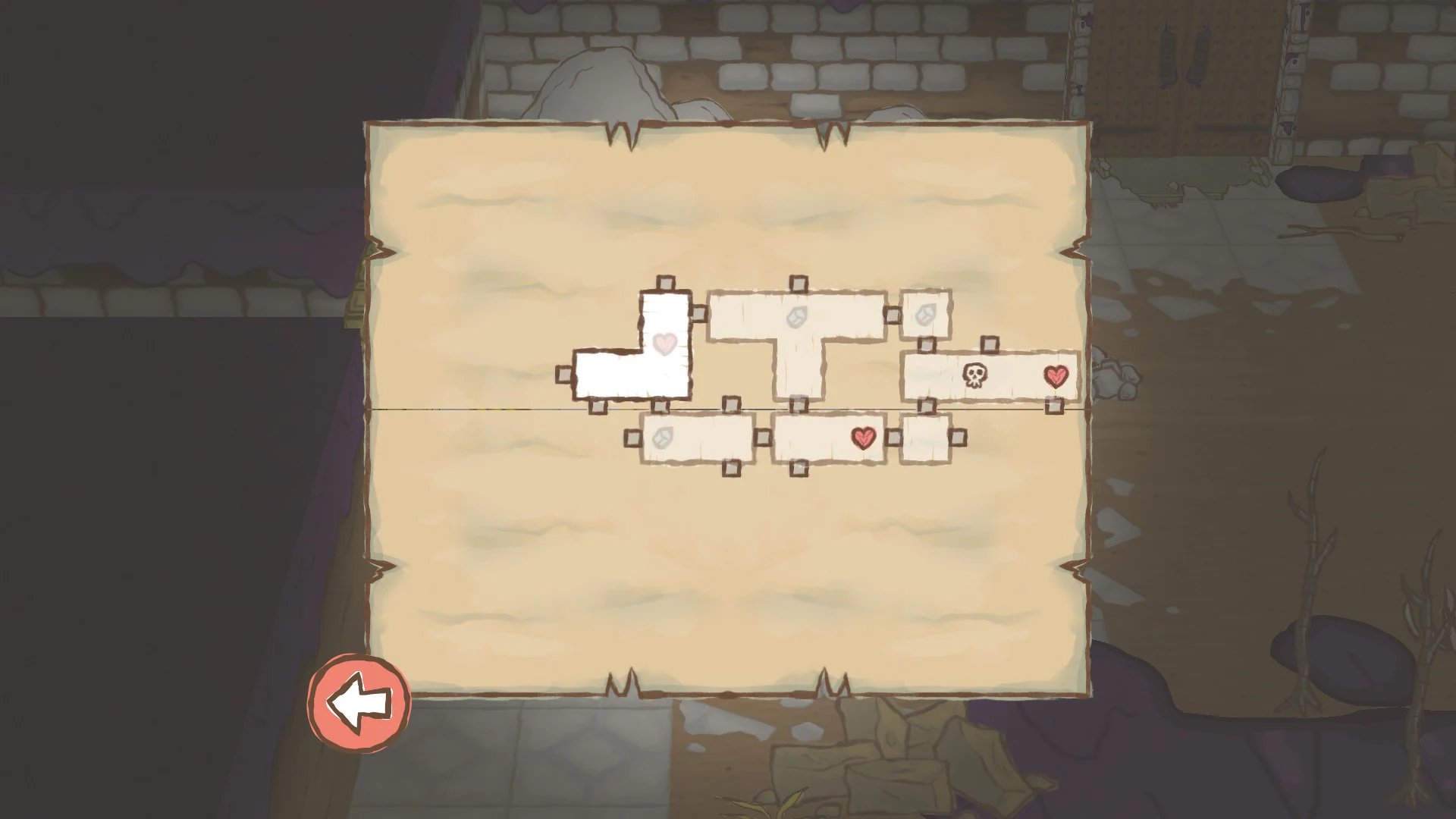Click the door connector atop the L-shaped room

coord(665,281)
